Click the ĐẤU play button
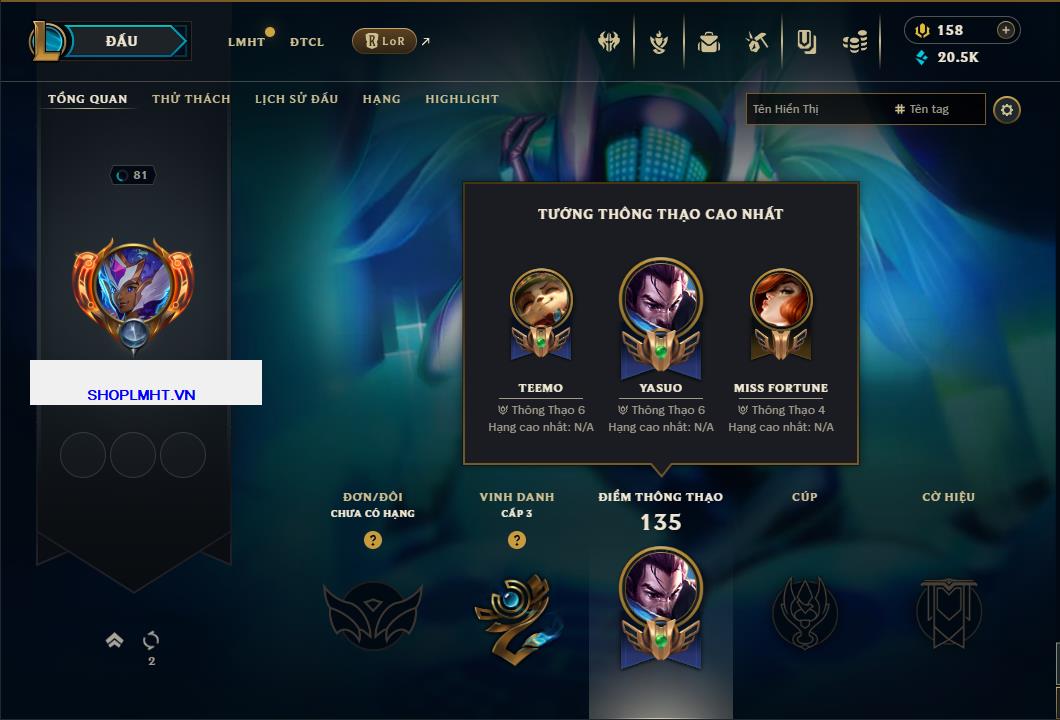 [121, 41]
